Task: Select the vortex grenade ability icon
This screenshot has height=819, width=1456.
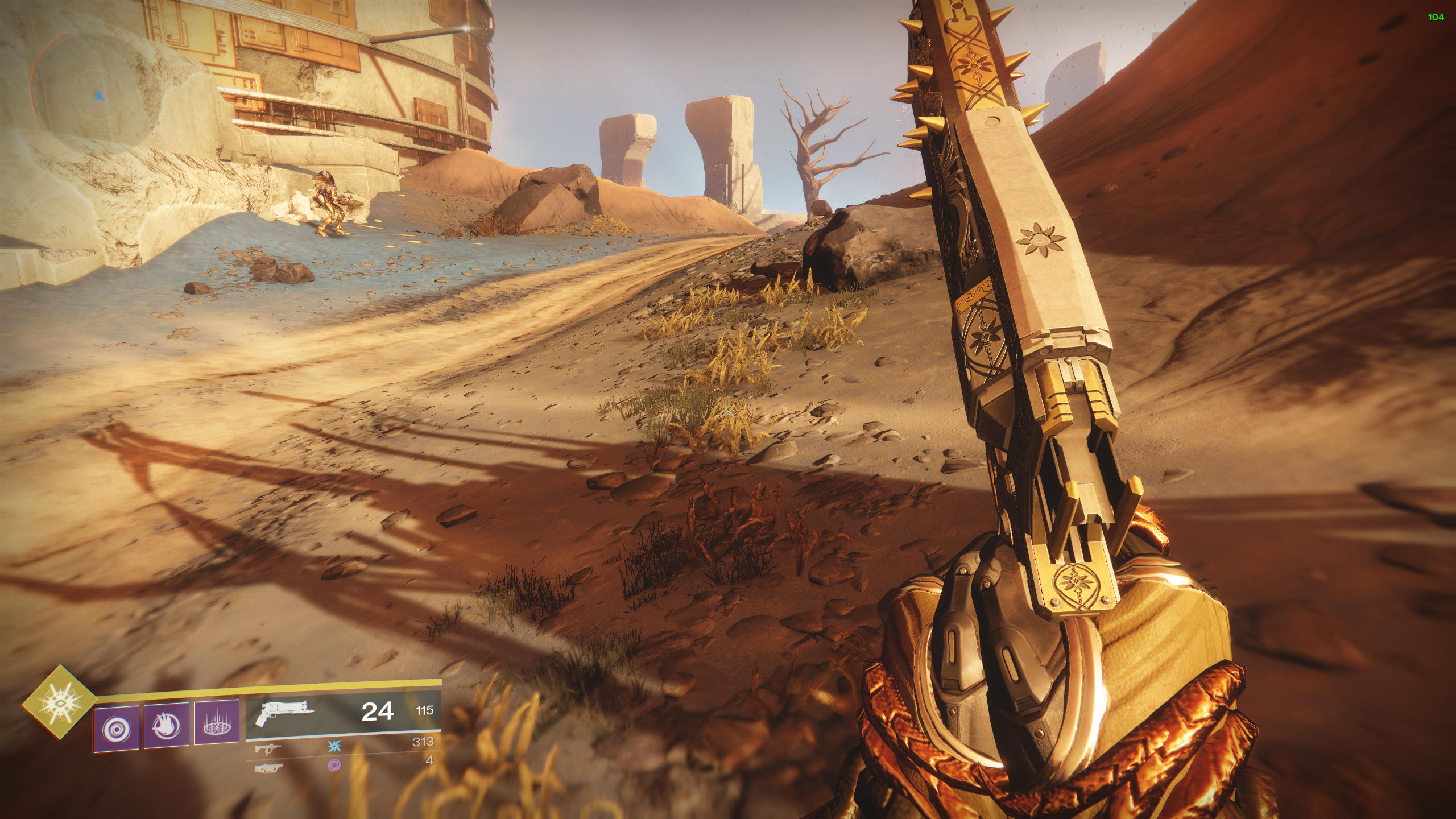Action: click(x=117, y=729)
